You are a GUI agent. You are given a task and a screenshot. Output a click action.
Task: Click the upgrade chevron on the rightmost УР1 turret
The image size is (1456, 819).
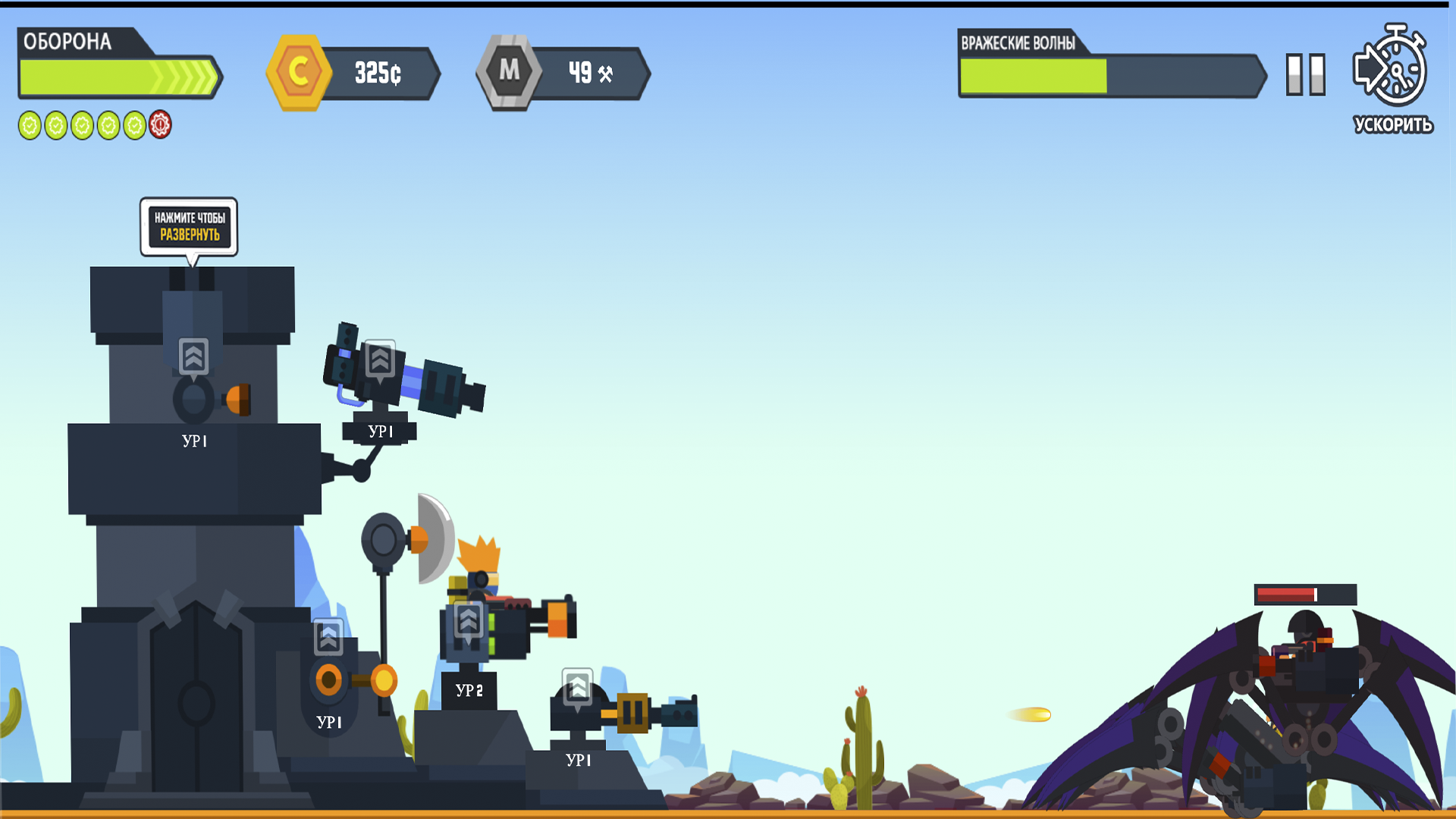(x=578, y=687)
